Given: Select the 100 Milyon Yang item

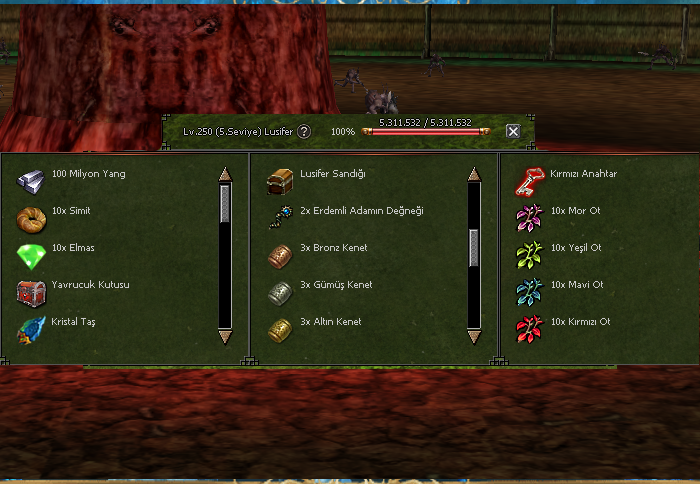Looking at the screenshot, I should tap(31, 180).
